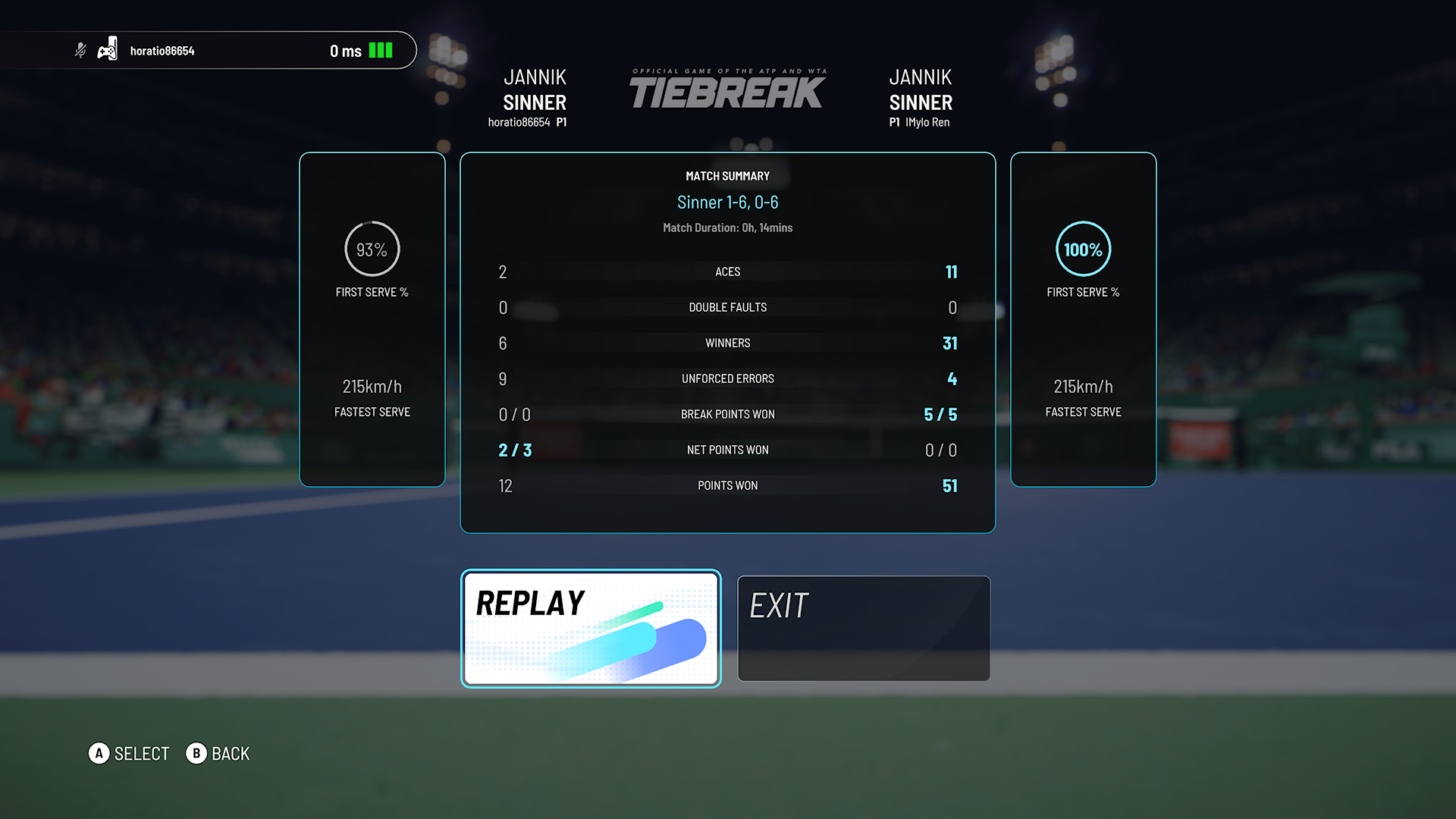Toggle the muted microphone icon
This screenshot has height=819, width=1456.
click(x=80, y=51)
